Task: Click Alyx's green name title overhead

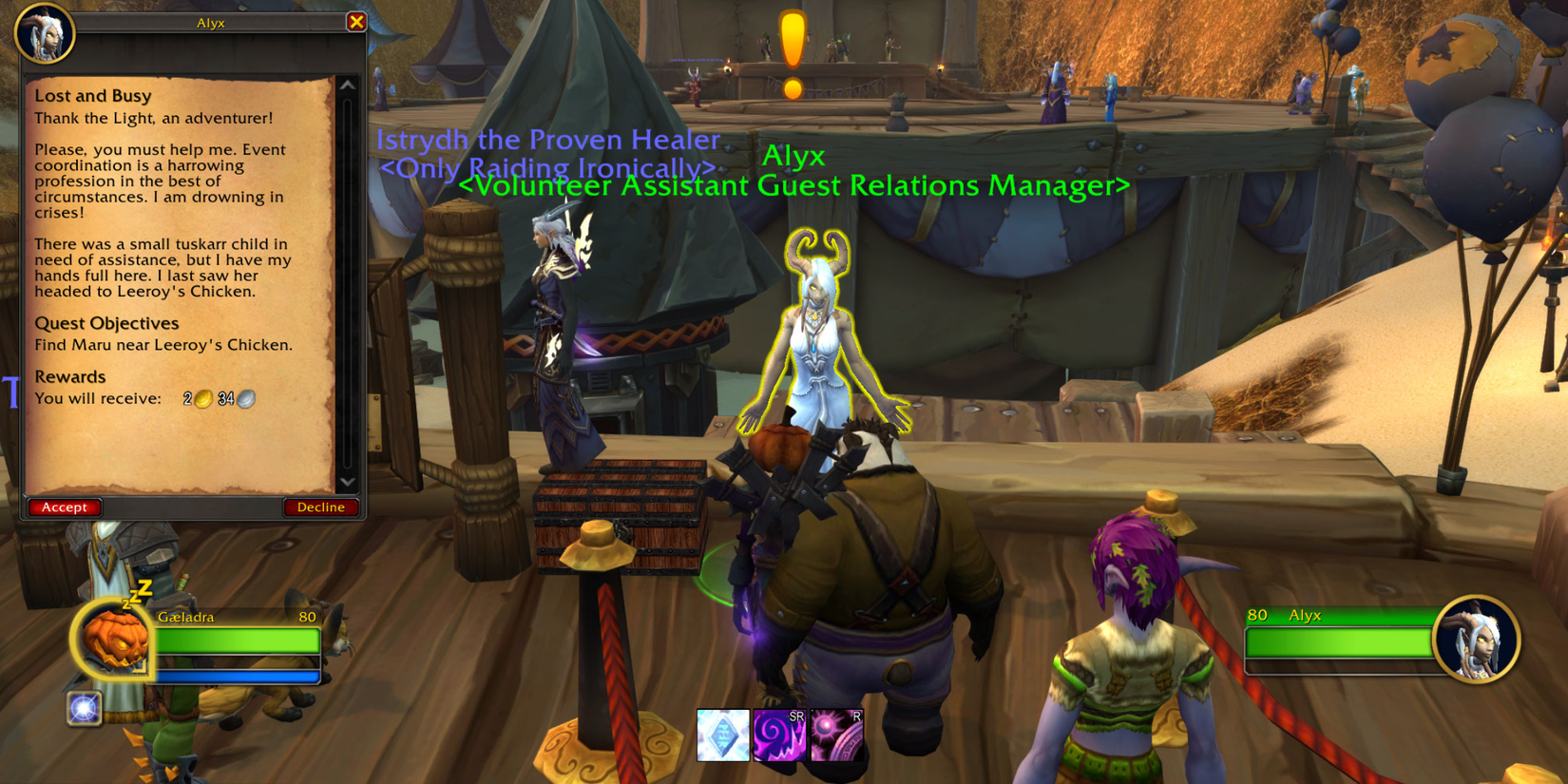Action: (794, 157)
